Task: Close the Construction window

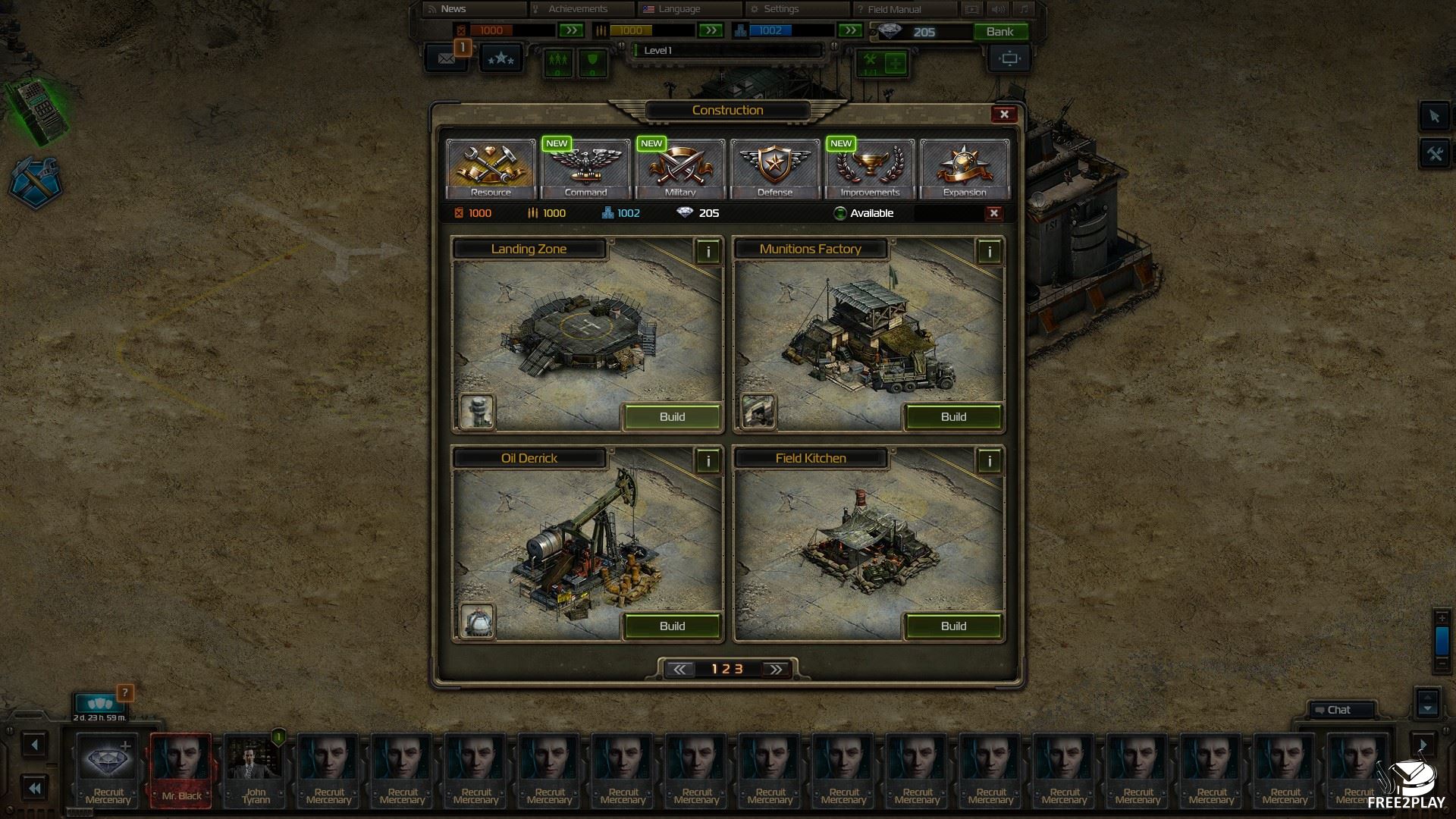Action: pyautogui.click(x=1004, y=115)
